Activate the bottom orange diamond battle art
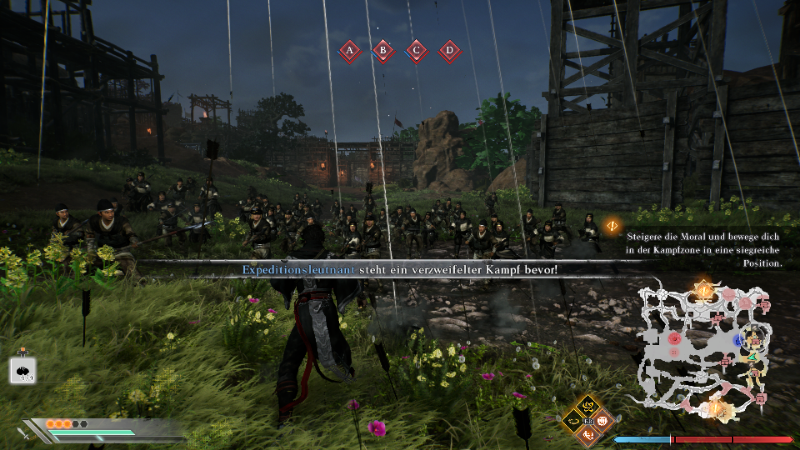Screen dimensions: 800x450 [589, 434]
